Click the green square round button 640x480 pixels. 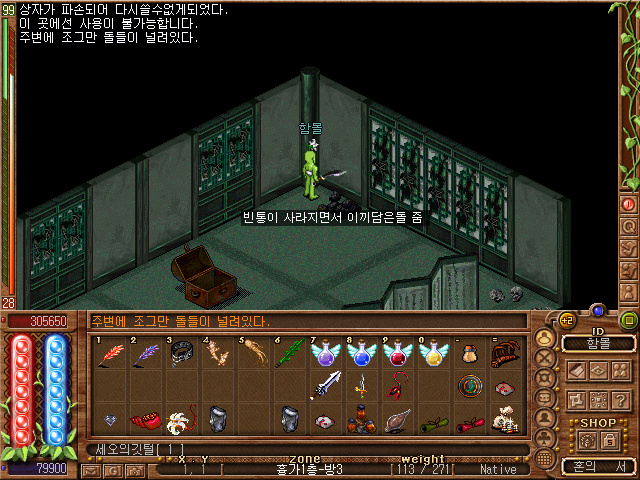click(x=628, y=321)
